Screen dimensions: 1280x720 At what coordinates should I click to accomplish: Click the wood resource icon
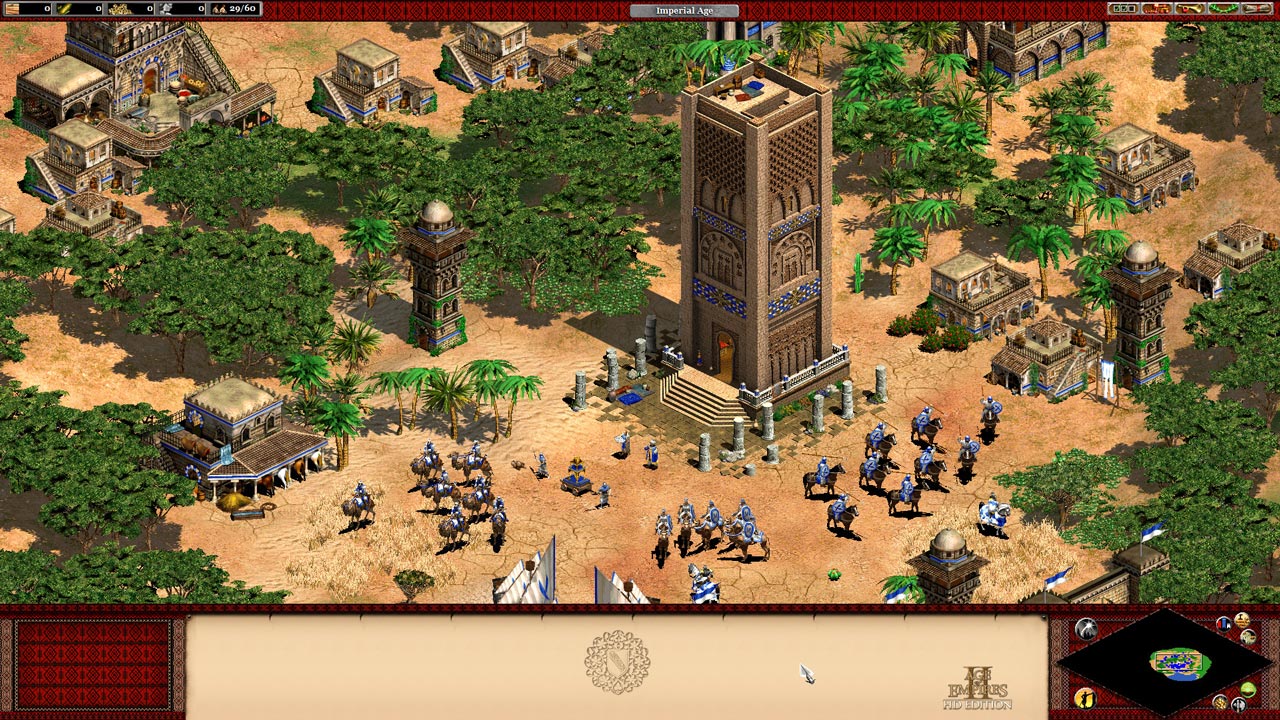[x=12, y=9]
